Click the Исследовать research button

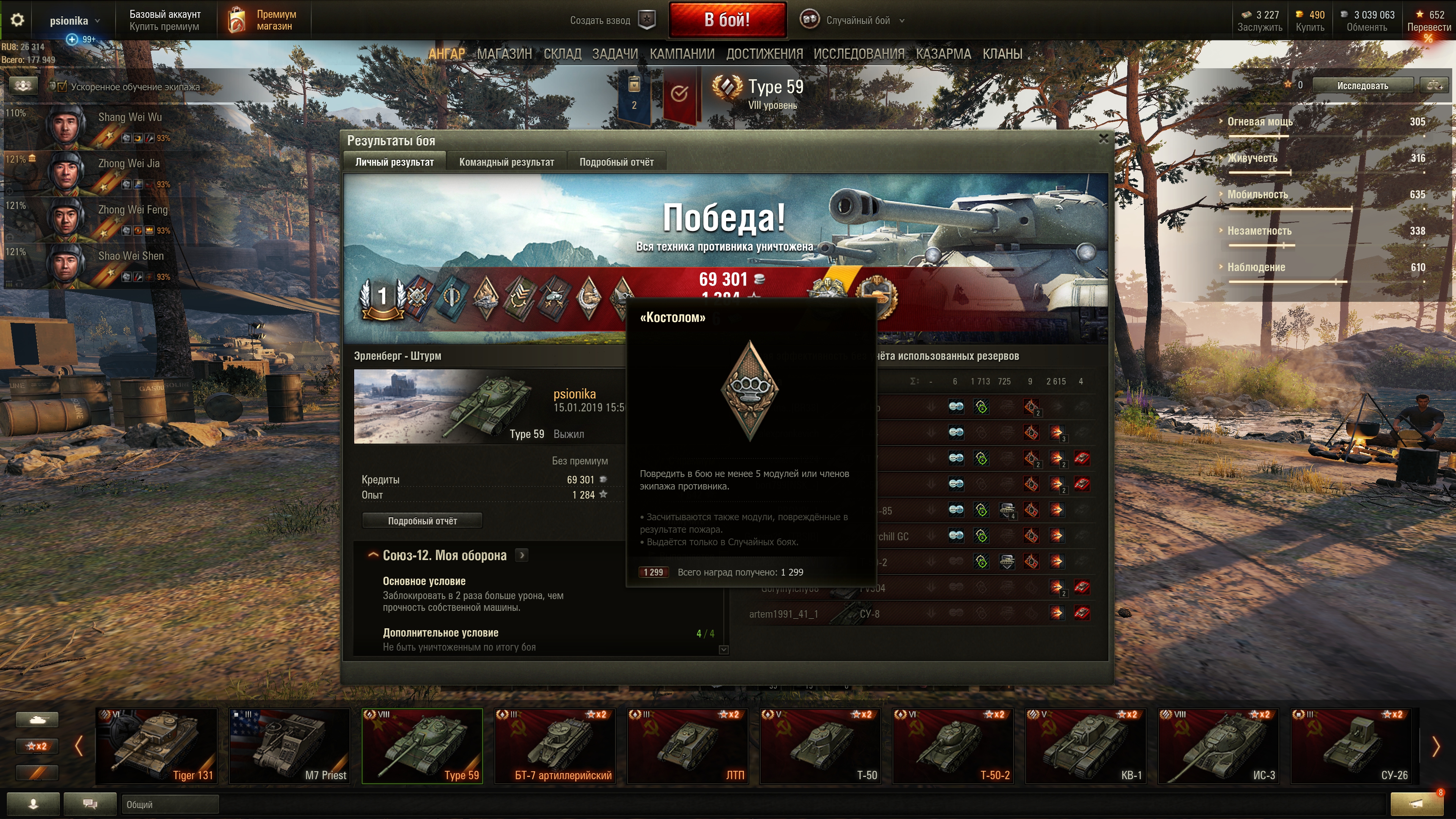pos(1362,86)
